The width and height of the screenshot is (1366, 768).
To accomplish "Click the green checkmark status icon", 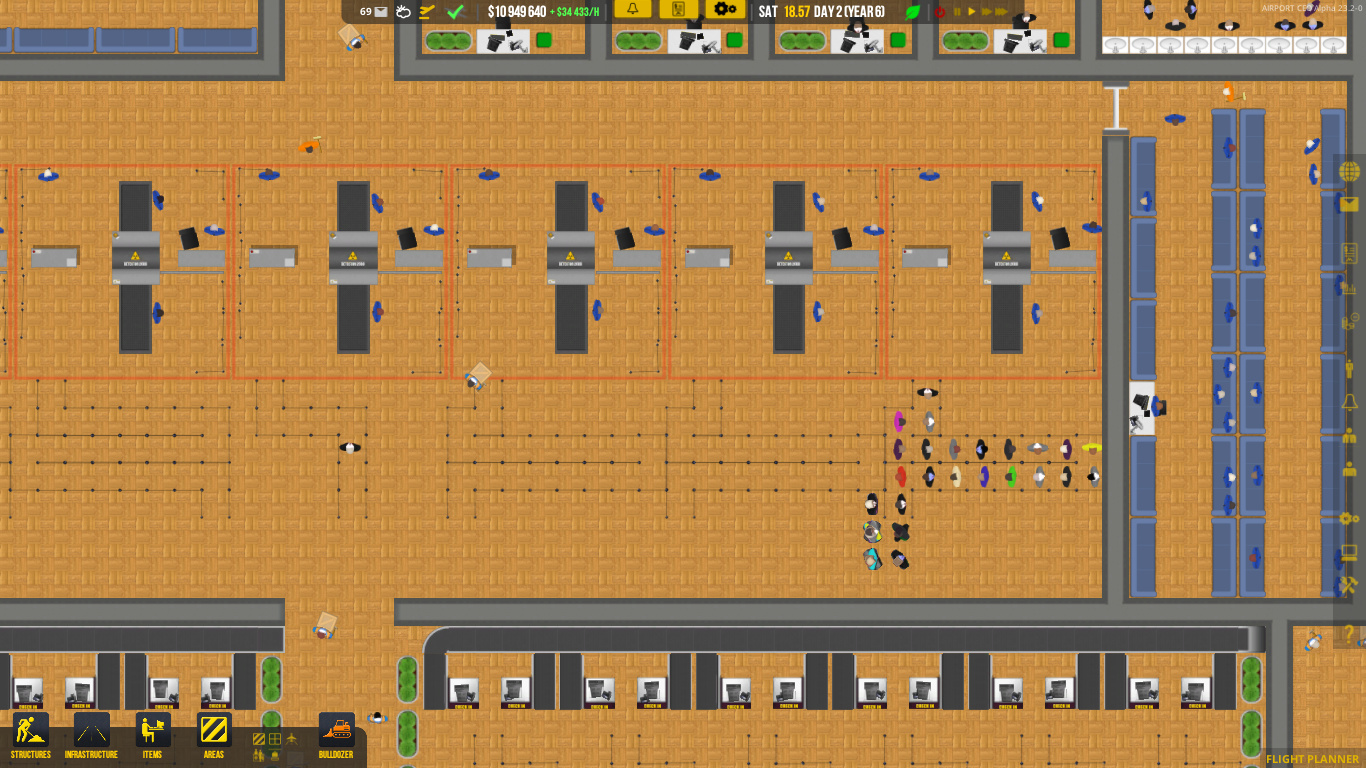I will [455, 12].
